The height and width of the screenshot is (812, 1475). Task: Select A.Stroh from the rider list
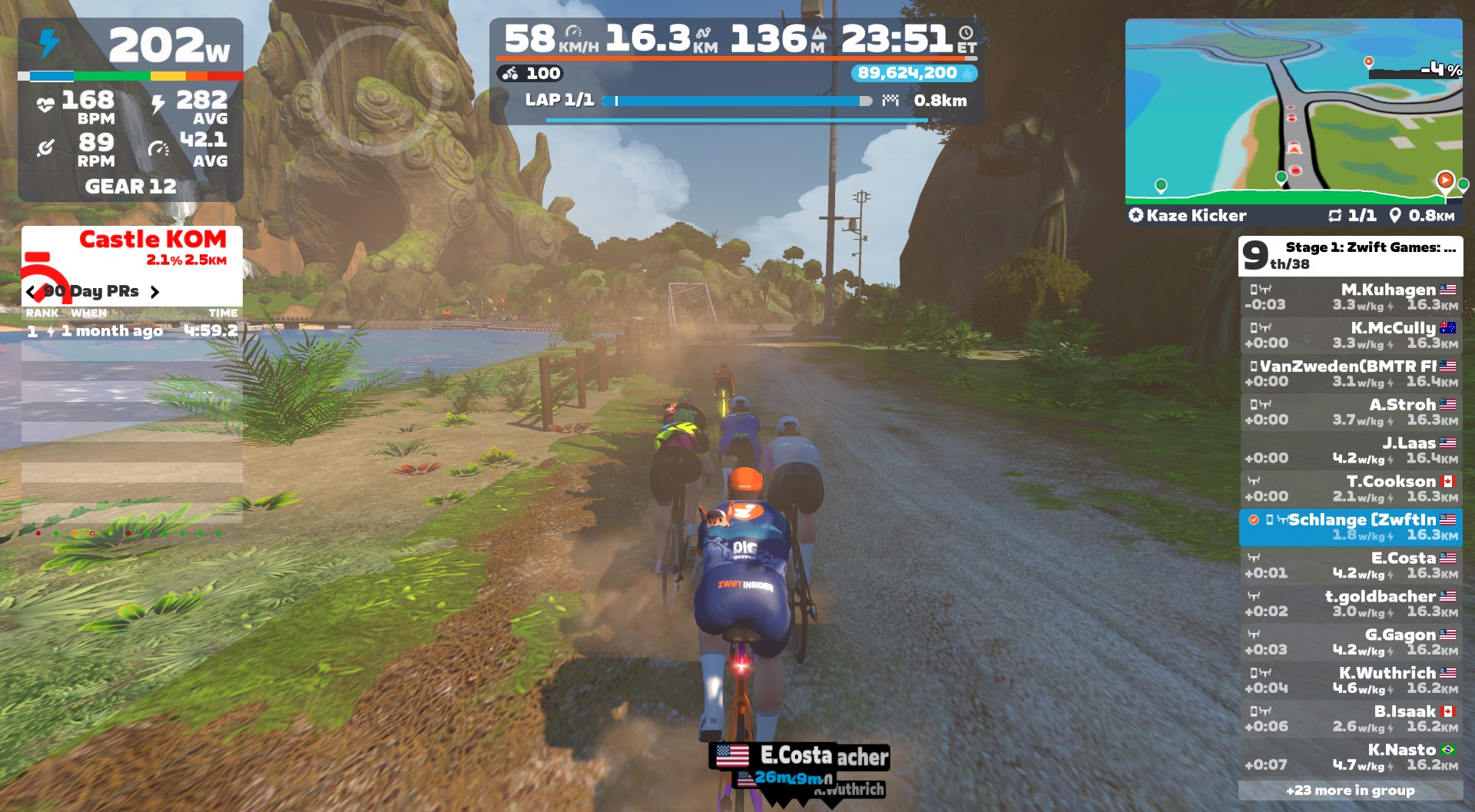[1351, 413]
